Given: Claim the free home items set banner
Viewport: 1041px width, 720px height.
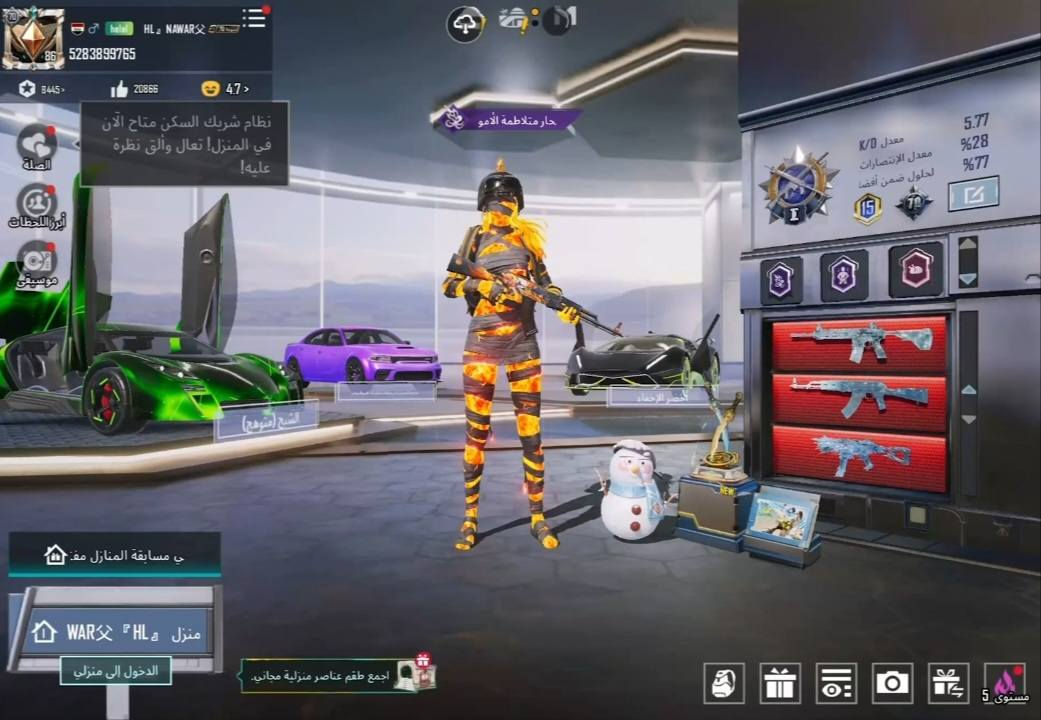Looking at the screenshot, I should click(x=338, y=675).
